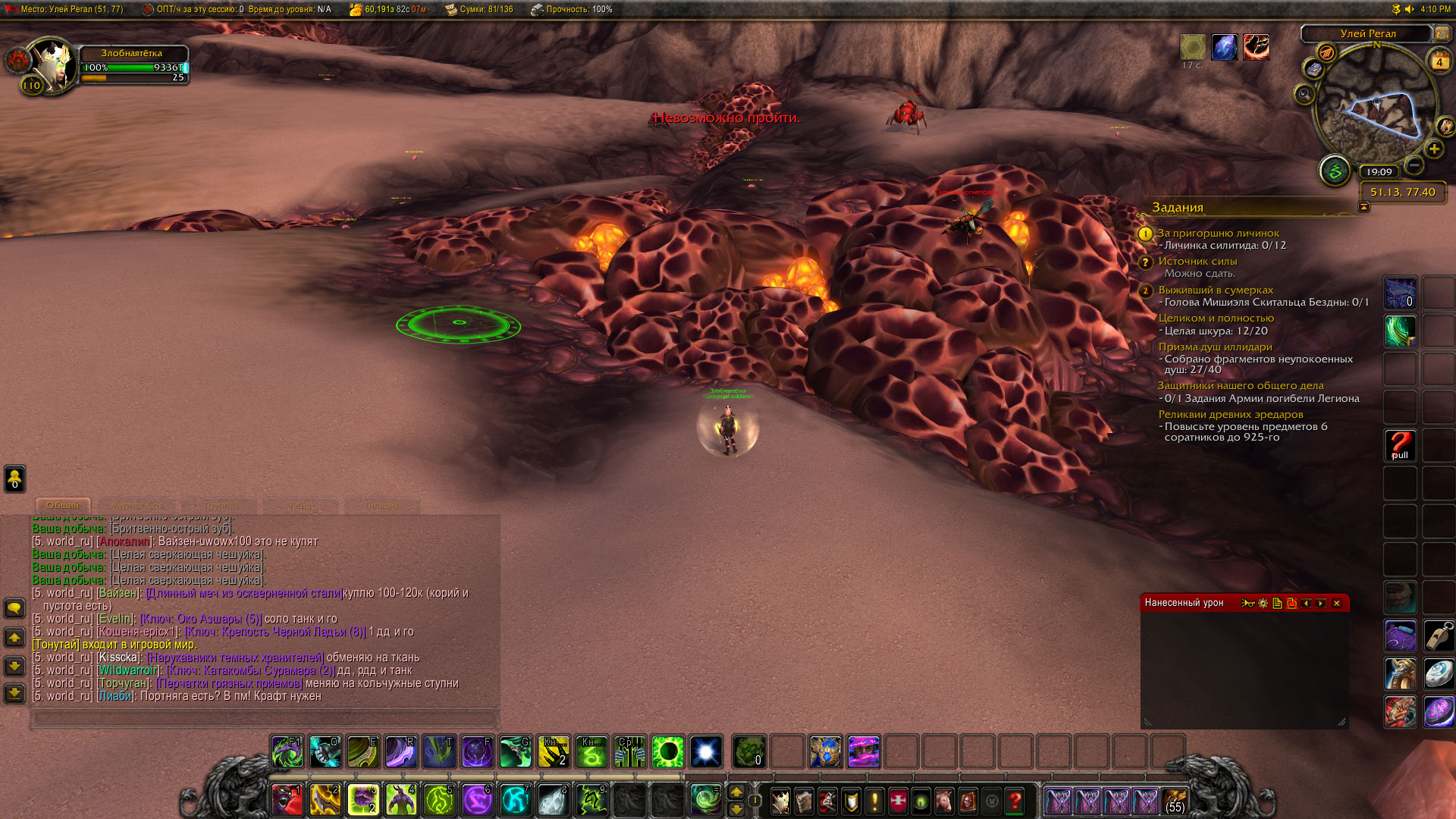
Task: Open damage meter settings gear
Action: pyautogui.click(x=1263, y=604)
